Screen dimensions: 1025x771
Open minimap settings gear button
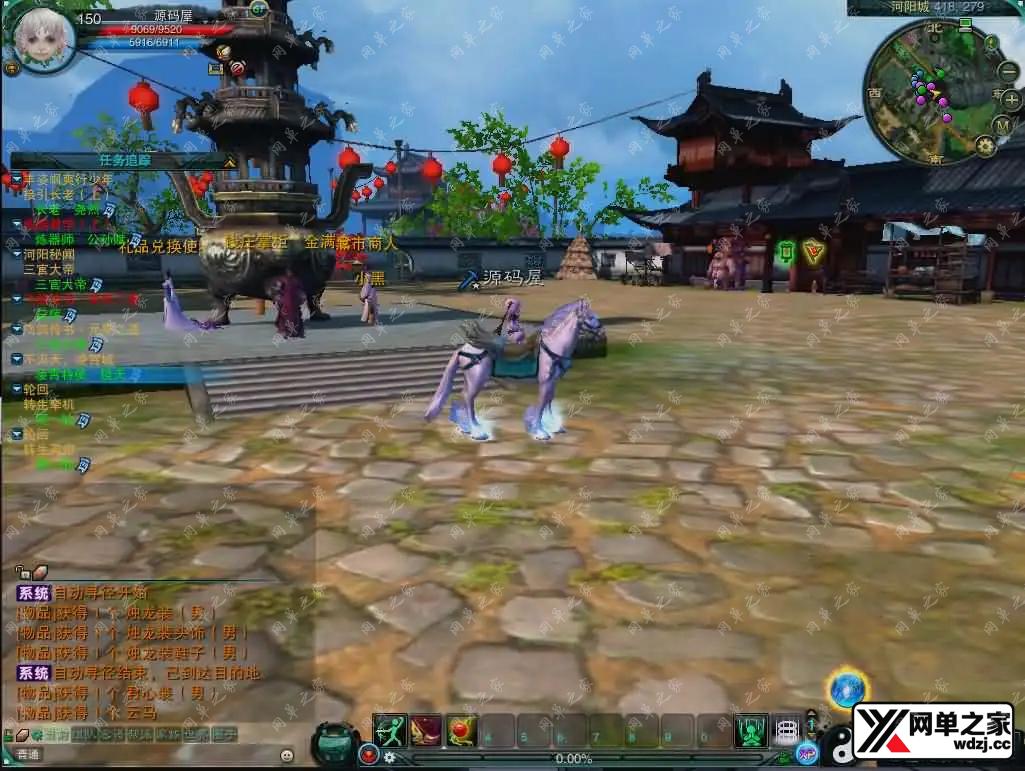coord(985,146)
